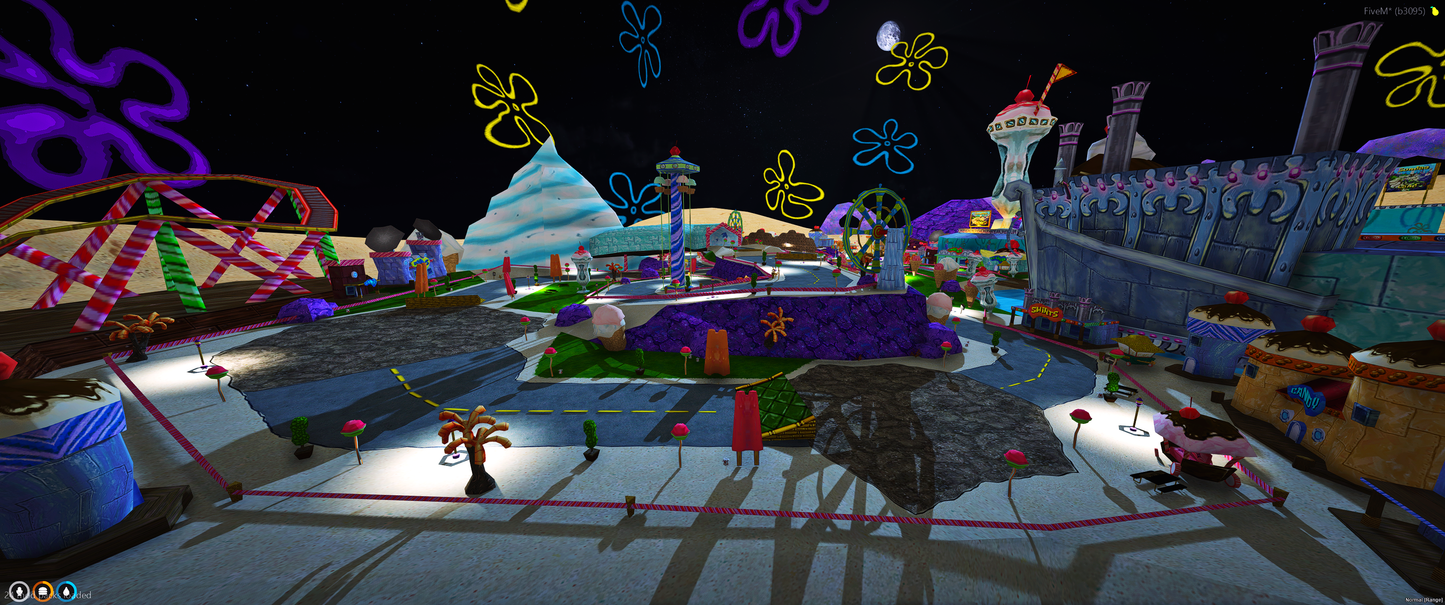Click the blue water drop thirst icon
The image size is (1445, 605).
tap(67, 593)
